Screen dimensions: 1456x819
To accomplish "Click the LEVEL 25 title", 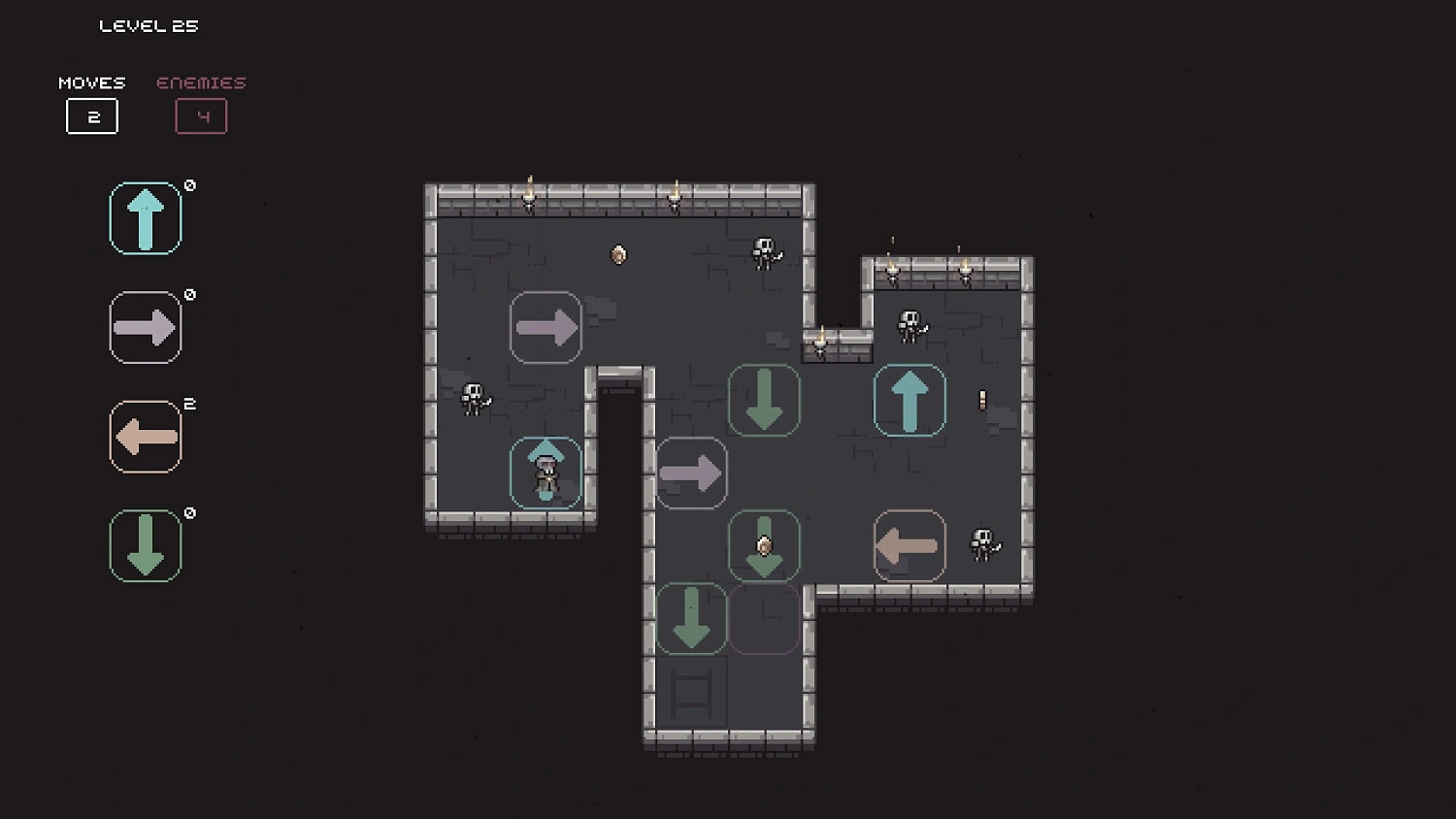I will coord(149,25).
